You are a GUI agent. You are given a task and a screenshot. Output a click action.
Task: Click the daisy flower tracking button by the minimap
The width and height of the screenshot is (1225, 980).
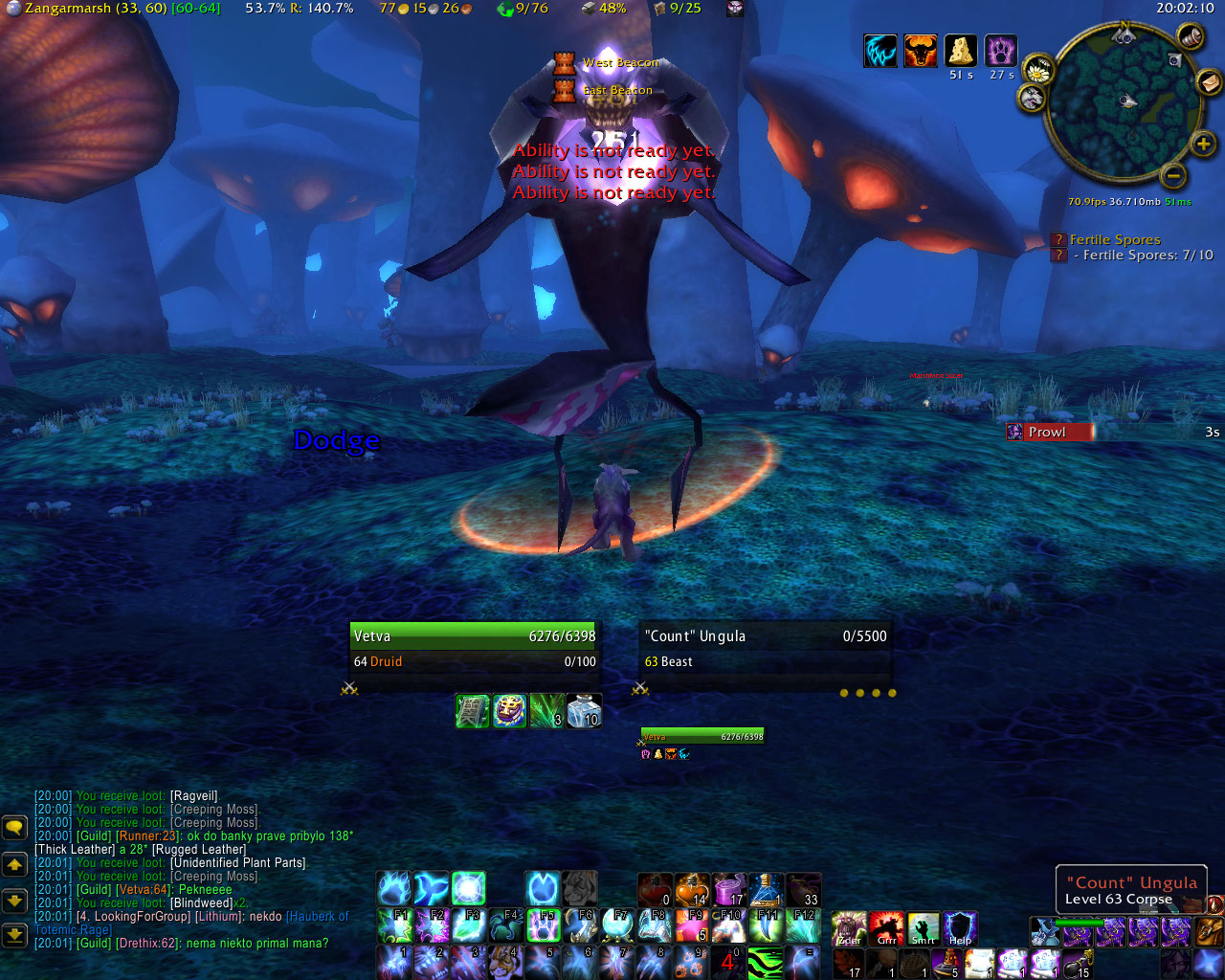click(x=1037, y=71)
